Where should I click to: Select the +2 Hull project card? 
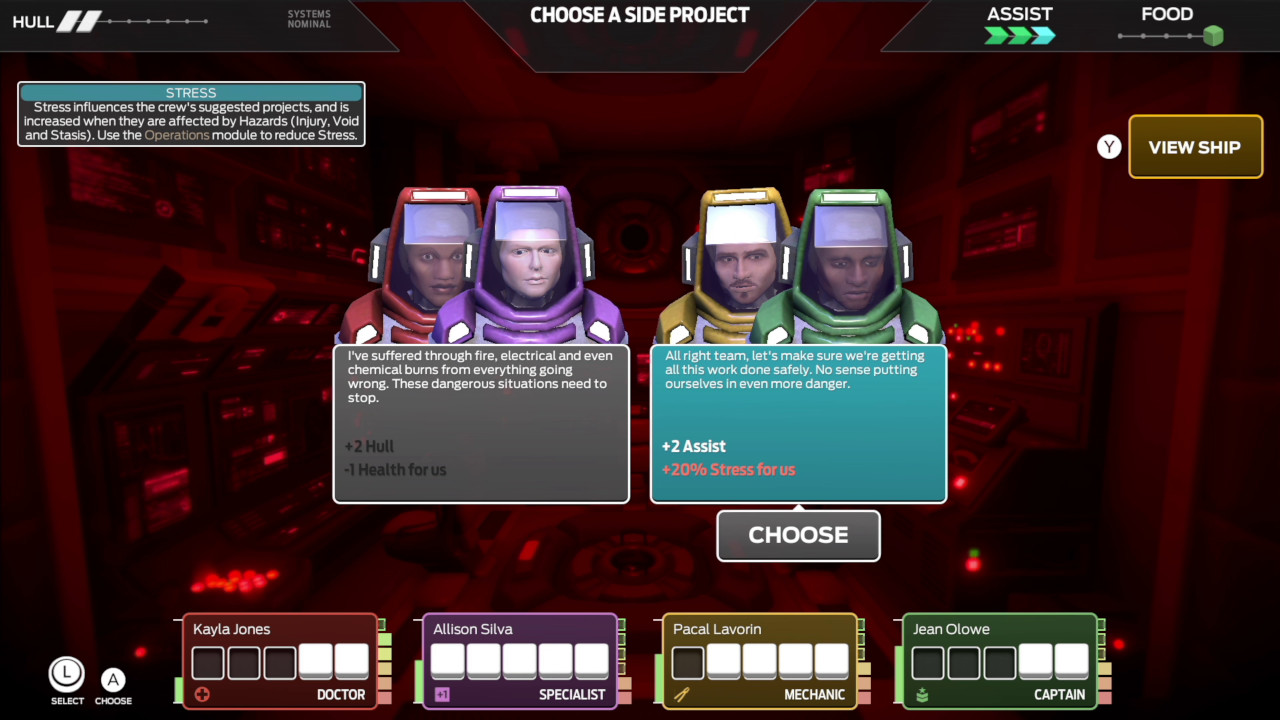pos(481,423)
